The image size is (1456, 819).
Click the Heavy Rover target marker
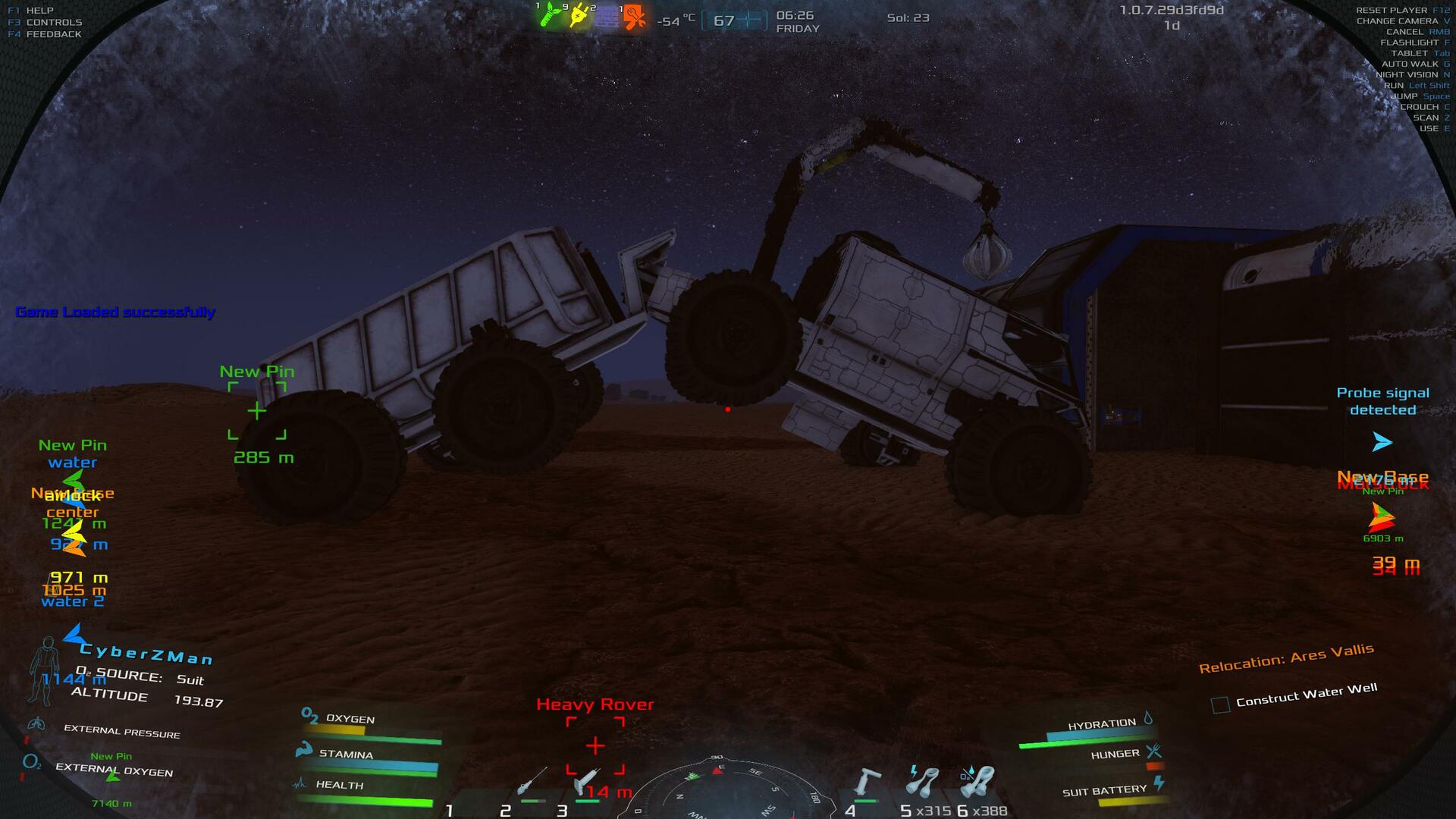coord(595,745)
